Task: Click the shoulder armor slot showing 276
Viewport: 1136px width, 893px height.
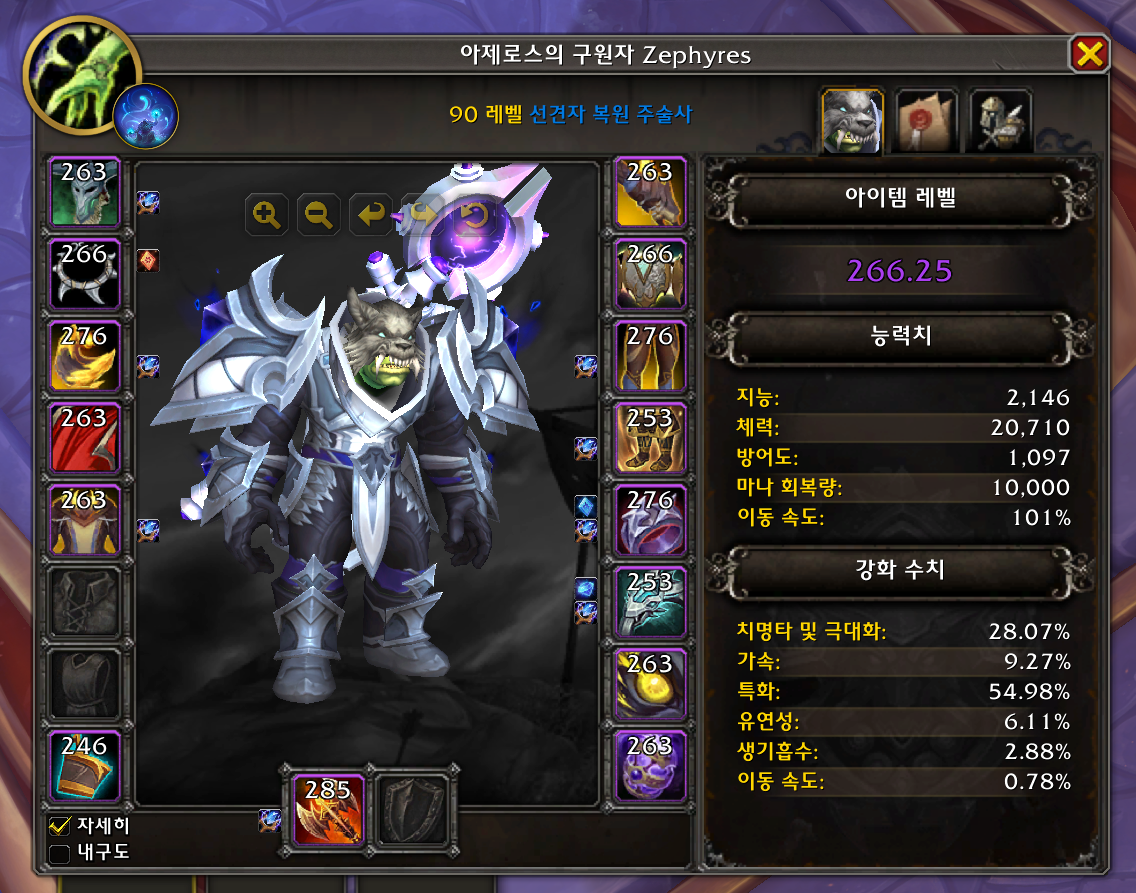Action: tap(84, 355)
